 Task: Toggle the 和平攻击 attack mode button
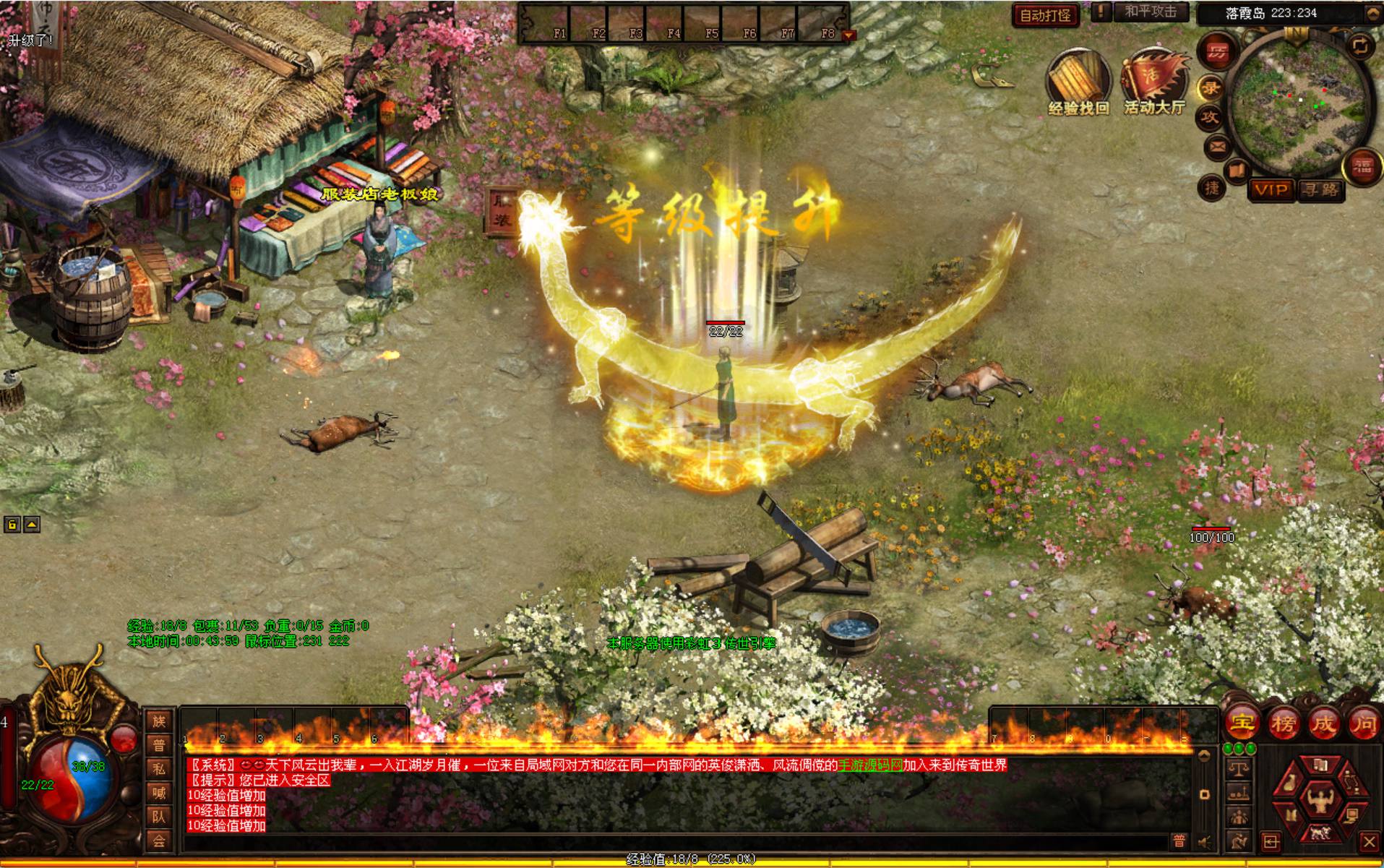(x=1151, y=12)
